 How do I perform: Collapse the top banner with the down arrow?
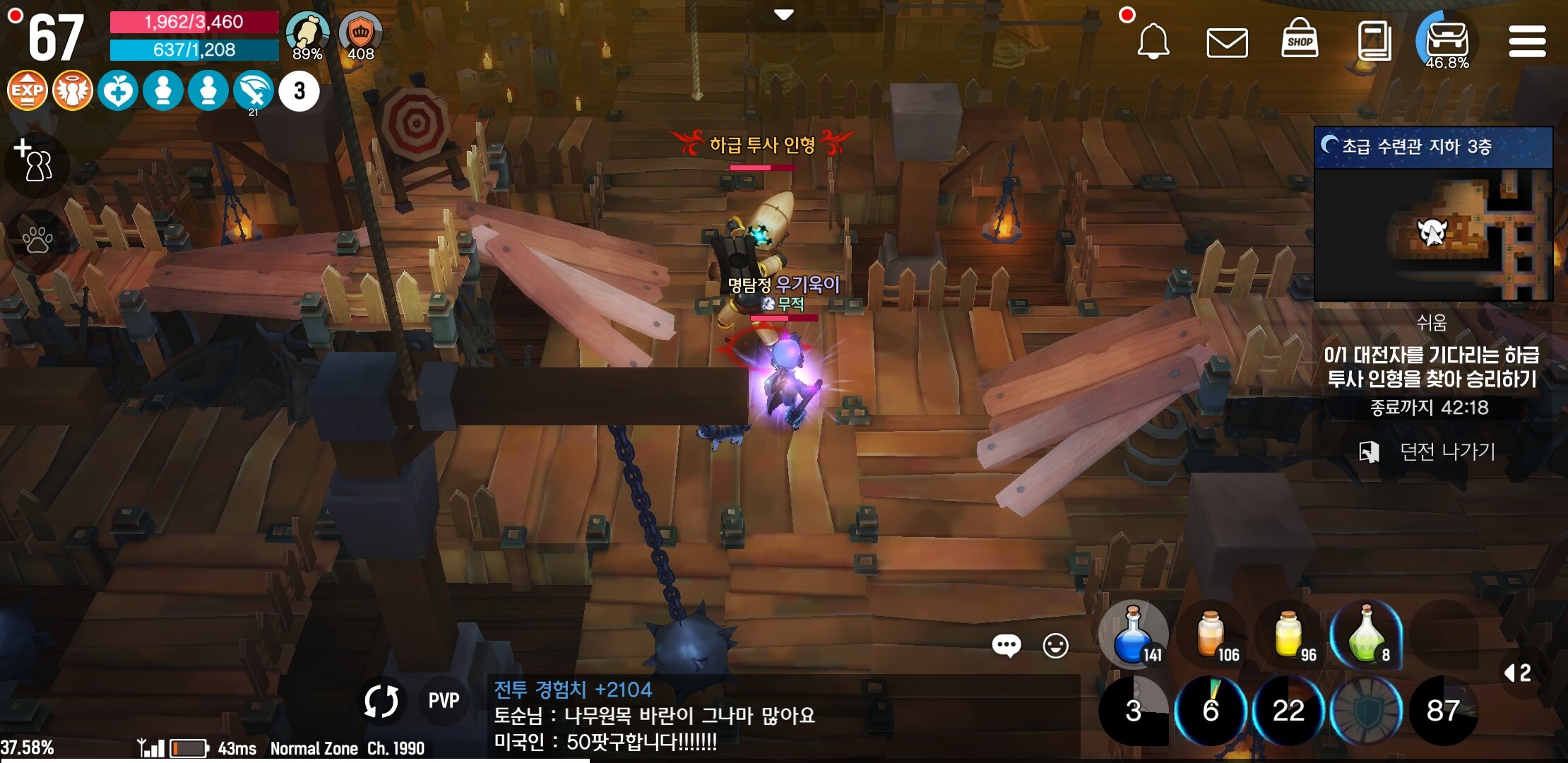click(x=784, y=14)
